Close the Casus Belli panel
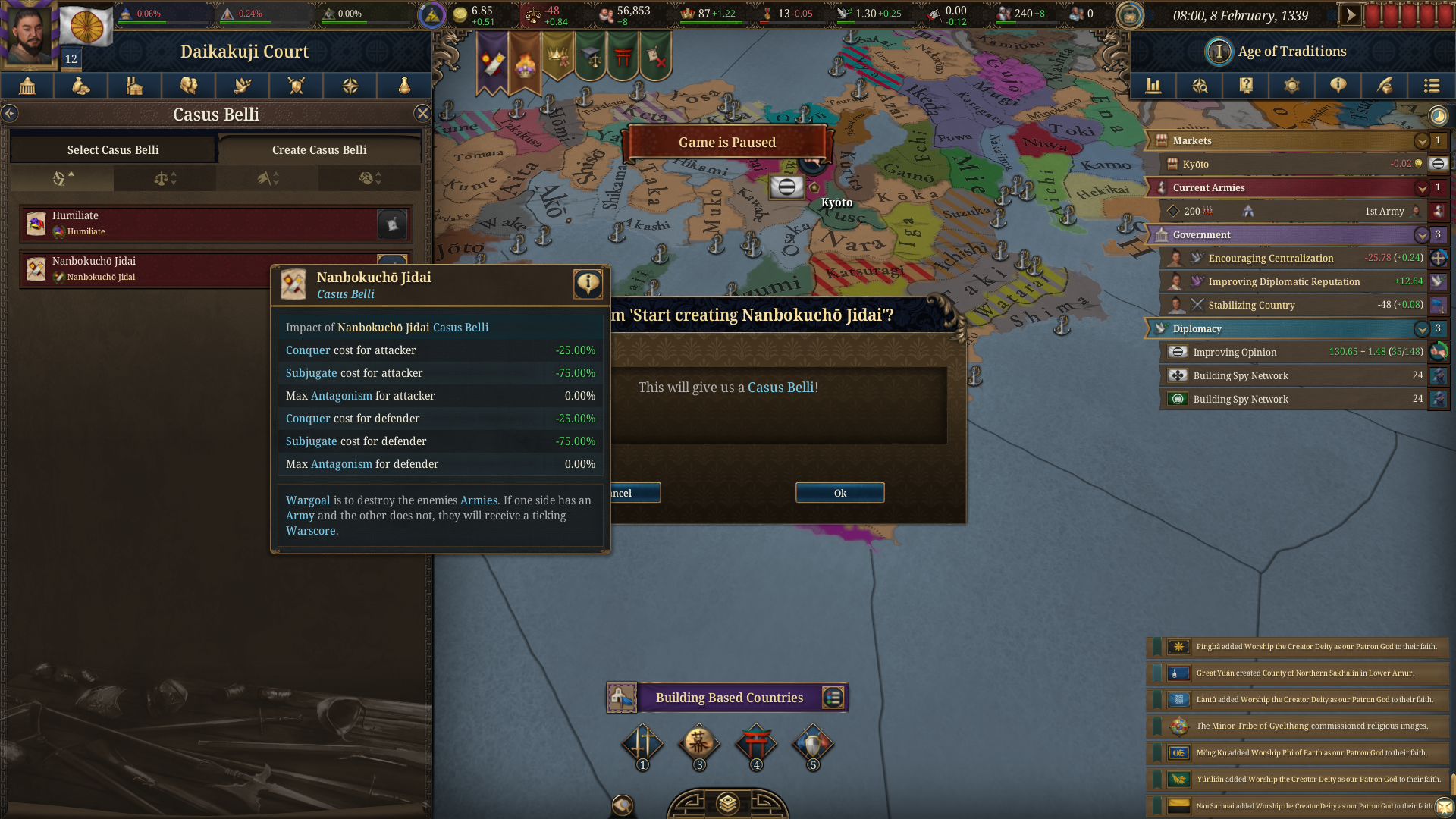Viewport: 1456px width, 819px height. [422, 114]
